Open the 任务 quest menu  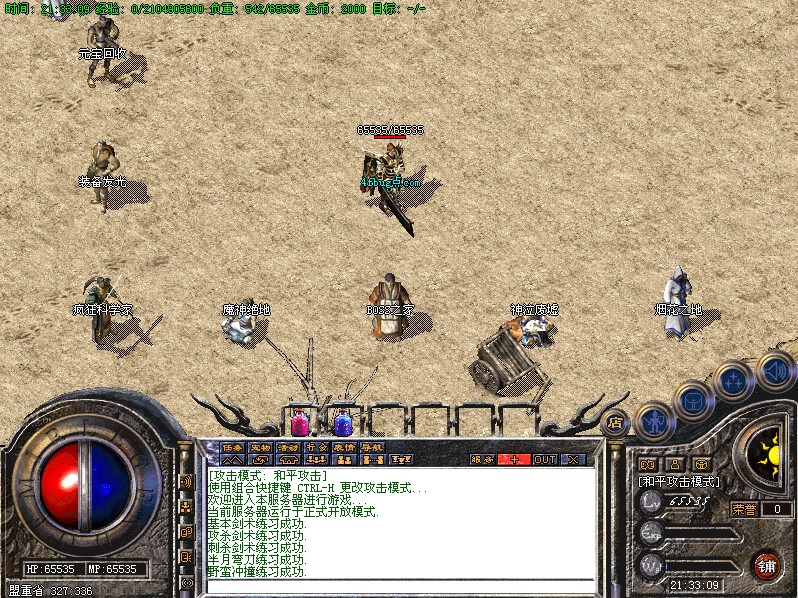[x=232, y=448]
